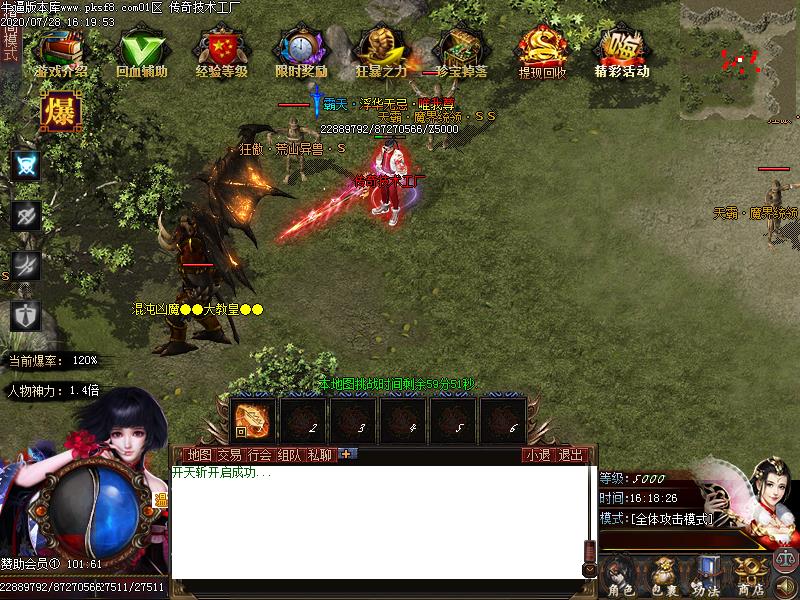Switch to the 地图 map chat tab
The width and height of the screenshot is (800, 600).
coord(199,455)
